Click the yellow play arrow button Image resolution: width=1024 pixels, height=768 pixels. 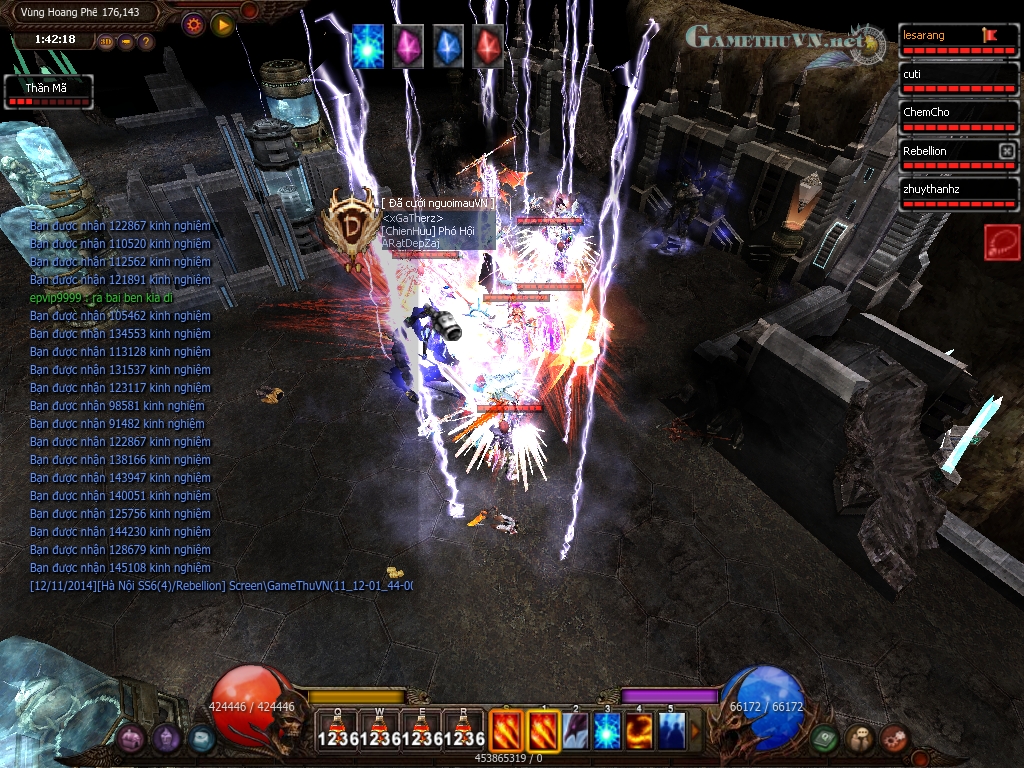point(222,24)
